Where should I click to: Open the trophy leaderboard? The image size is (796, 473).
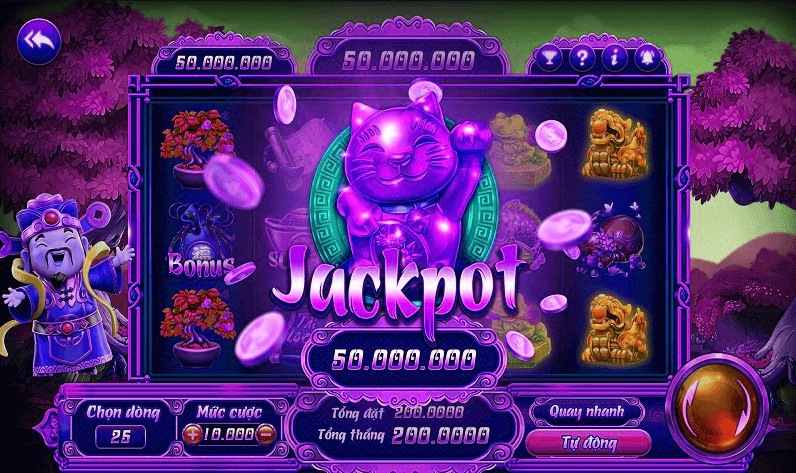click(547, 57)
